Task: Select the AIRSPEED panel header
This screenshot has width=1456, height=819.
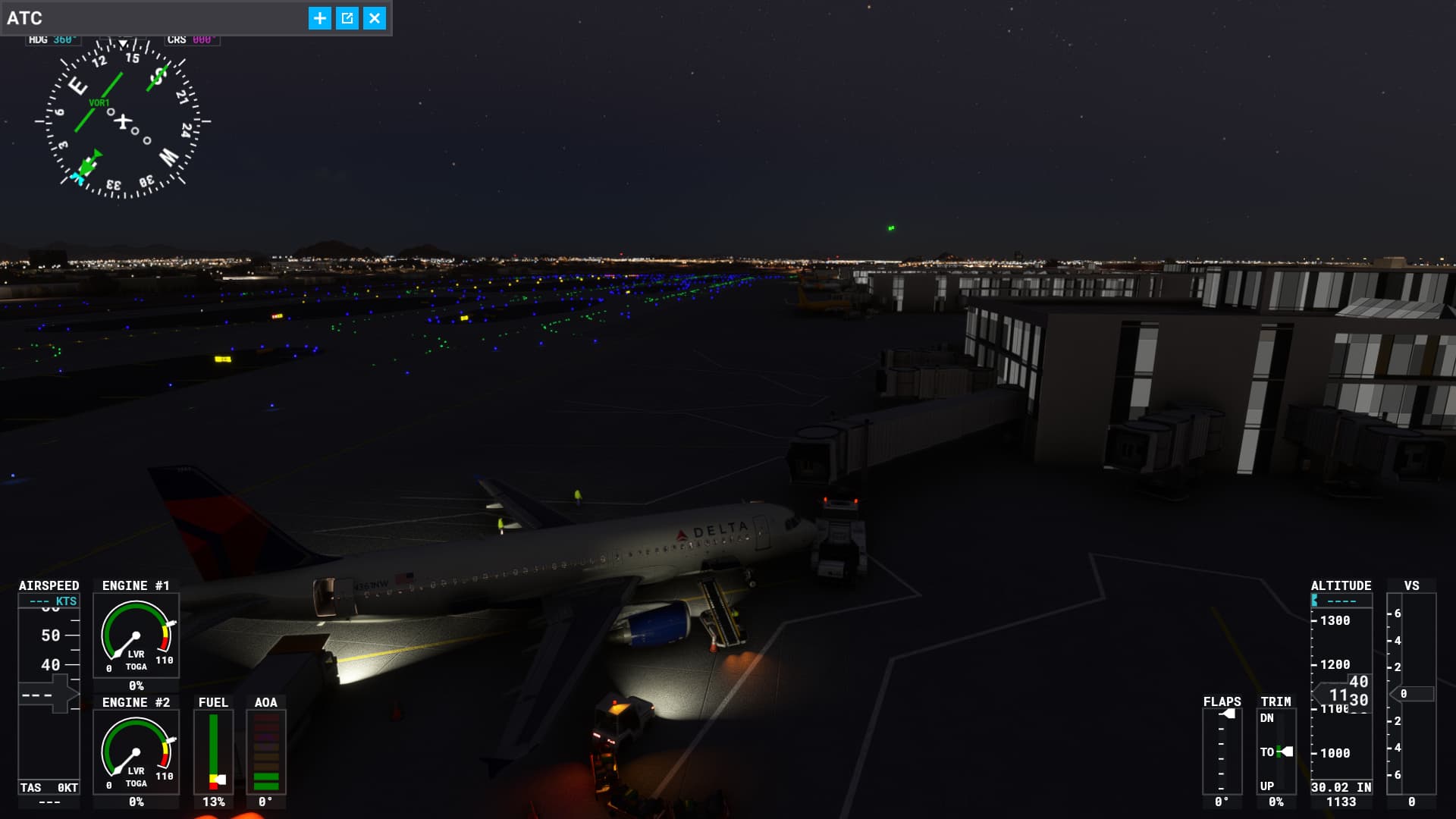Action: click(48, 585)
